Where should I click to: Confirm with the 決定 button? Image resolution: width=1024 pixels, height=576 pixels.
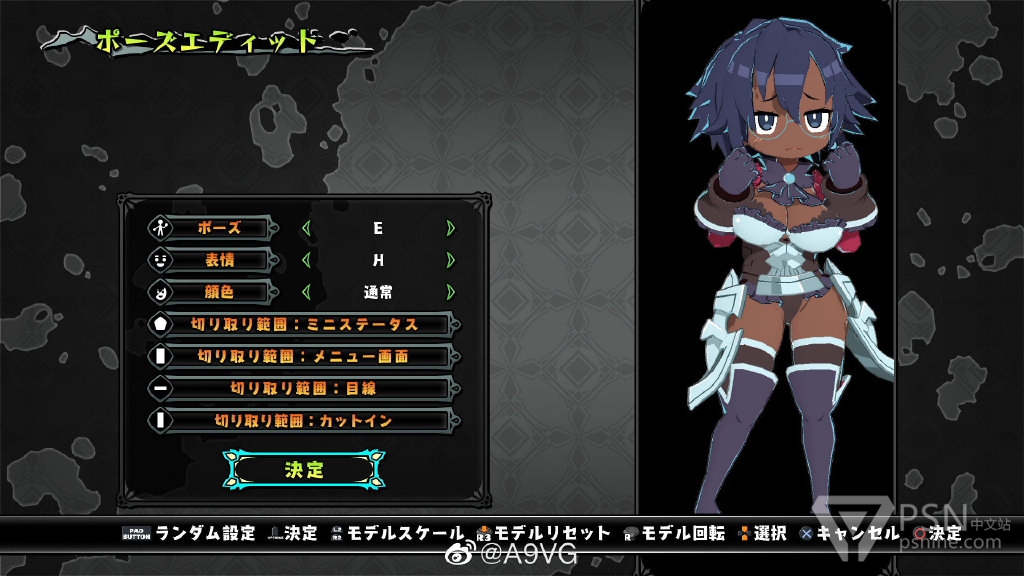click(x=304, y=469)
